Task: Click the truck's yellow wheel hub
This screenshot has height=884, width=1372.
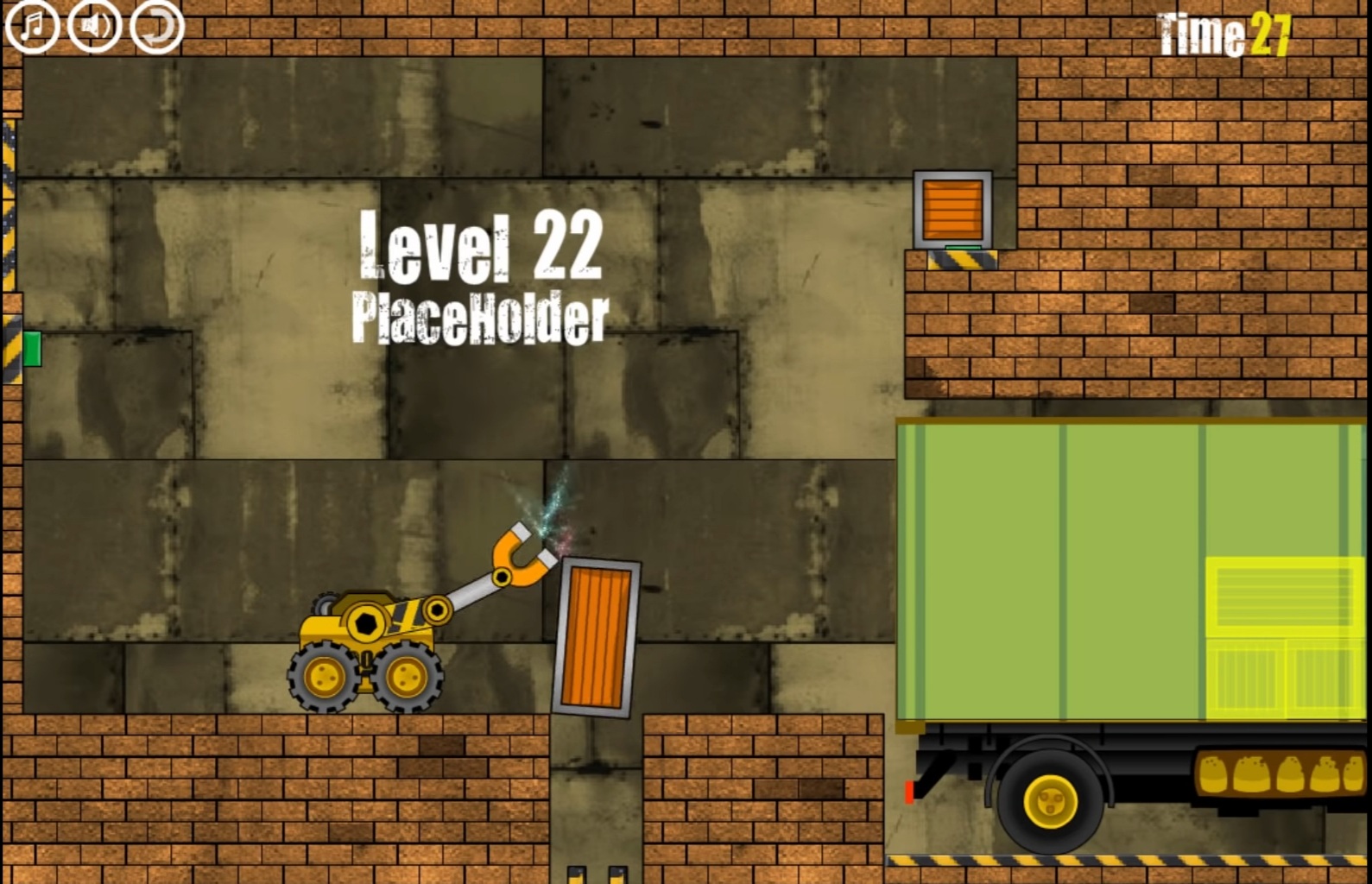Action: [1052, 800]
